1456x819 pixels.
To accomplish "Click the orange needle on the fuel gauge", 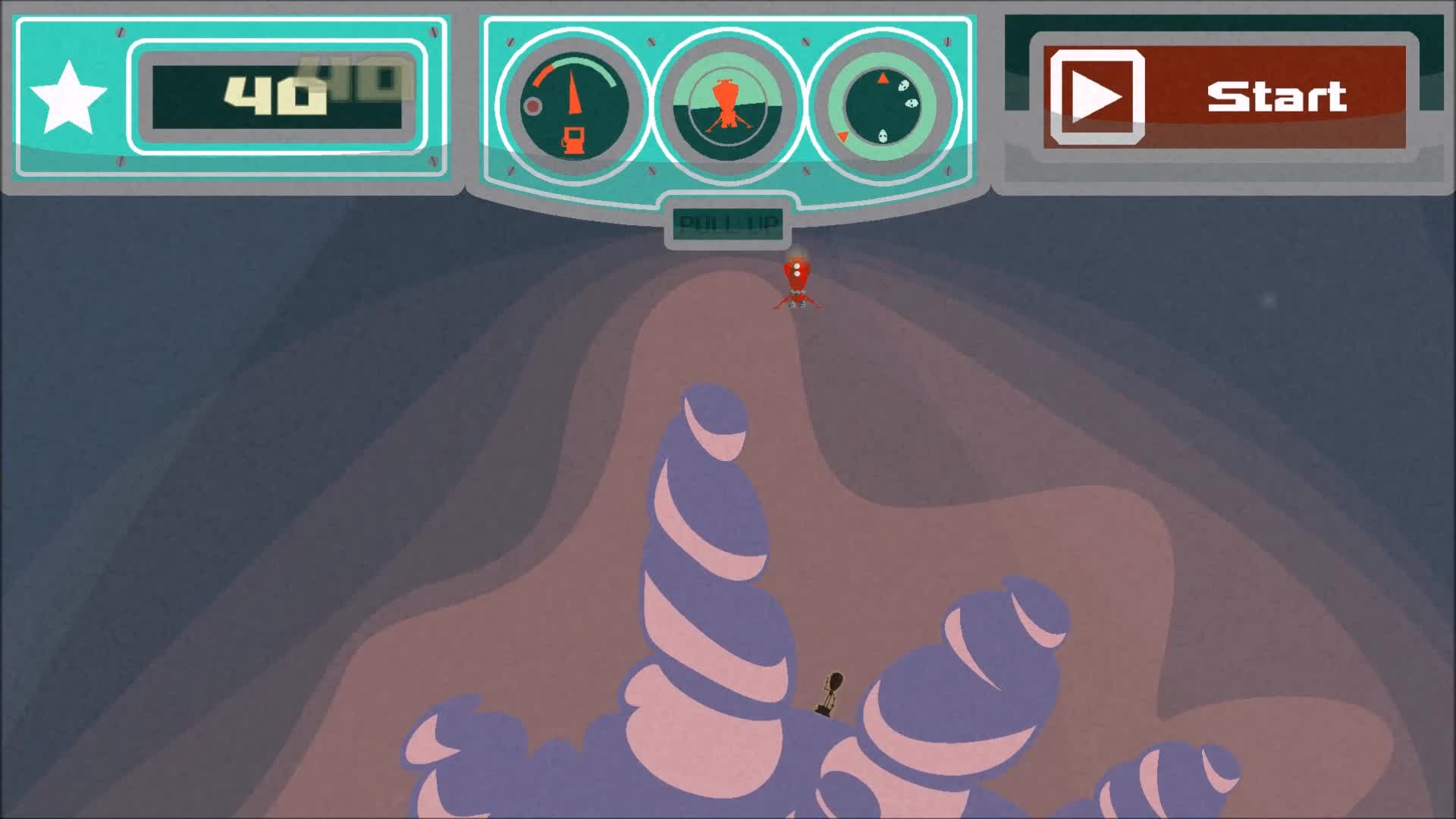I will tap(573, 91).
